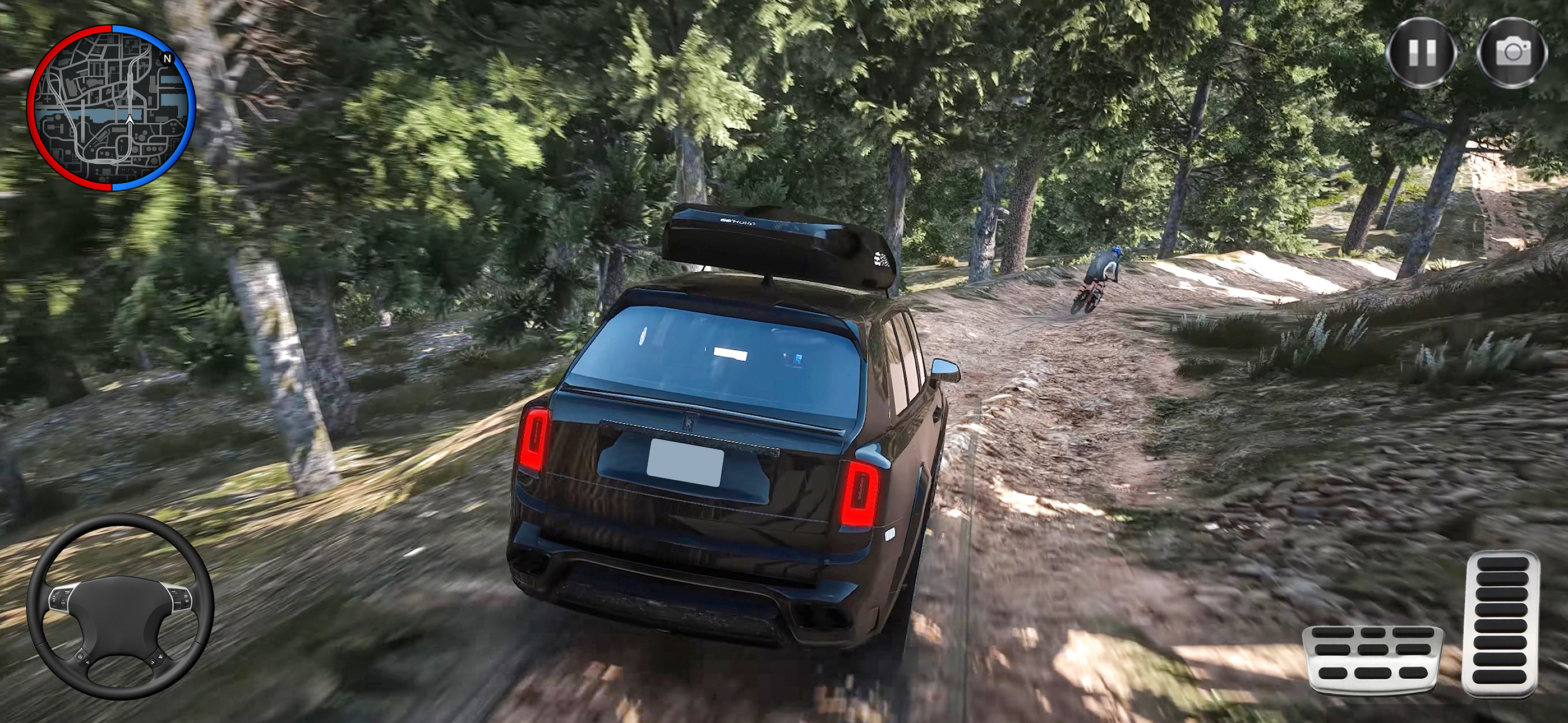Select the MODE button on the left wheel spoke
The image size is (1568, 723).
click(67, 591)
